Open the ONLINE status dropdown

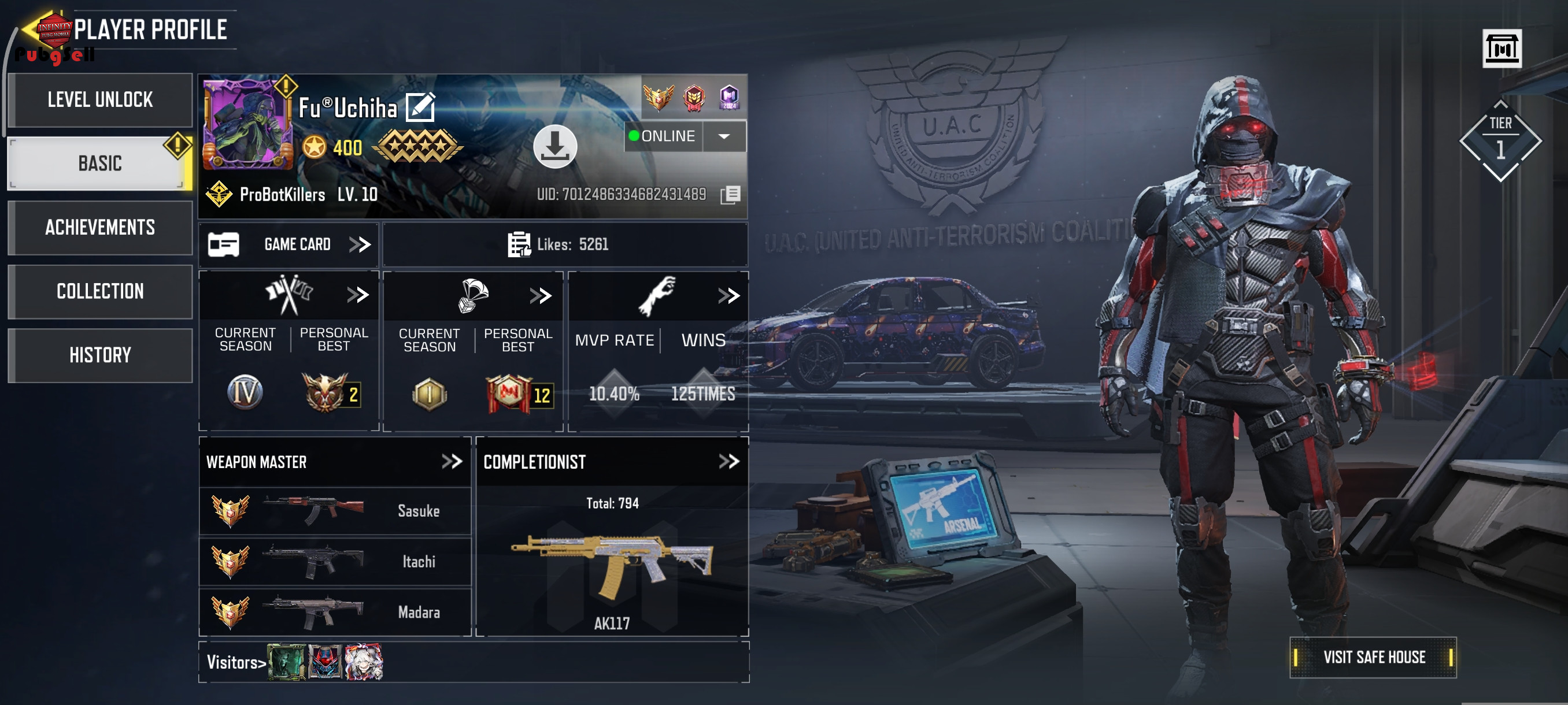click(724, 136)
